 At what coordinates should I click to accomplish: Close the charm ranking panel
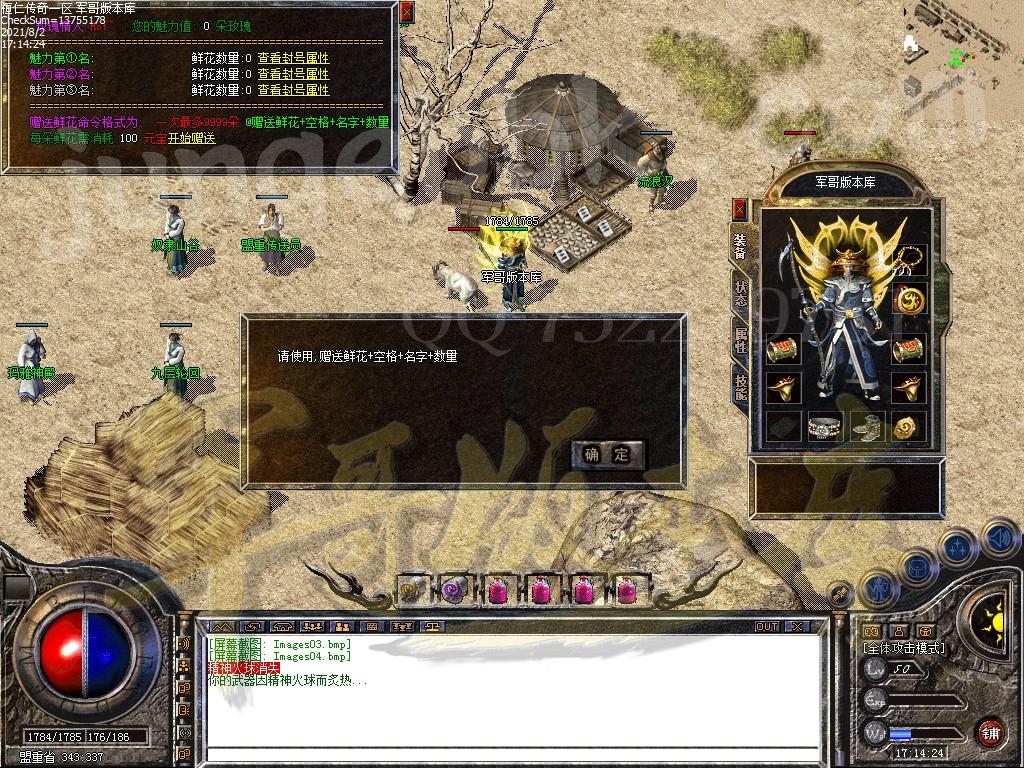[406, 13]
